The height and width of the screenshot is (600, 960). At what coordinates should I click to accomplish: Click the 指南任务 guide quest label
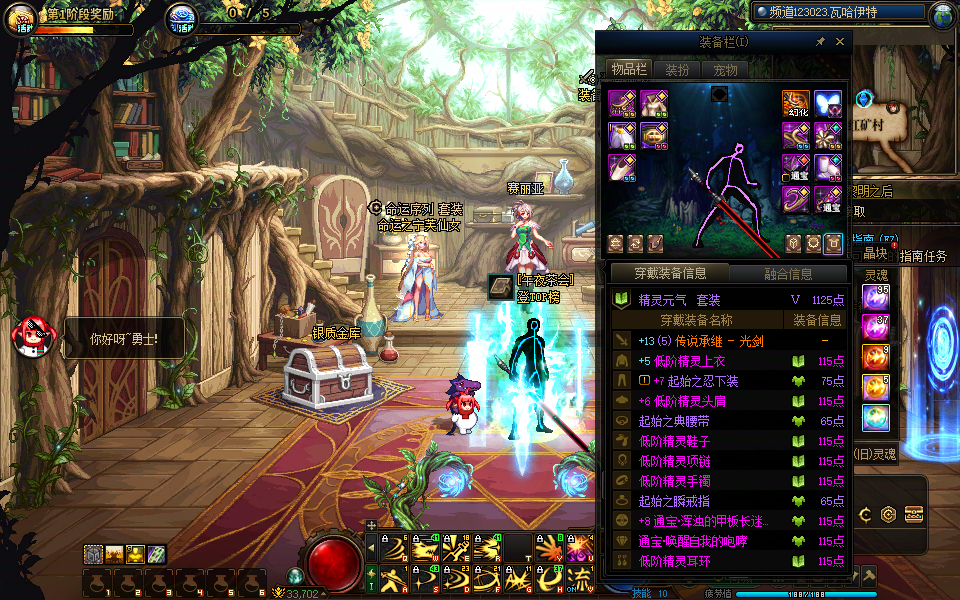pyautogui.click(x=922, y=256)
